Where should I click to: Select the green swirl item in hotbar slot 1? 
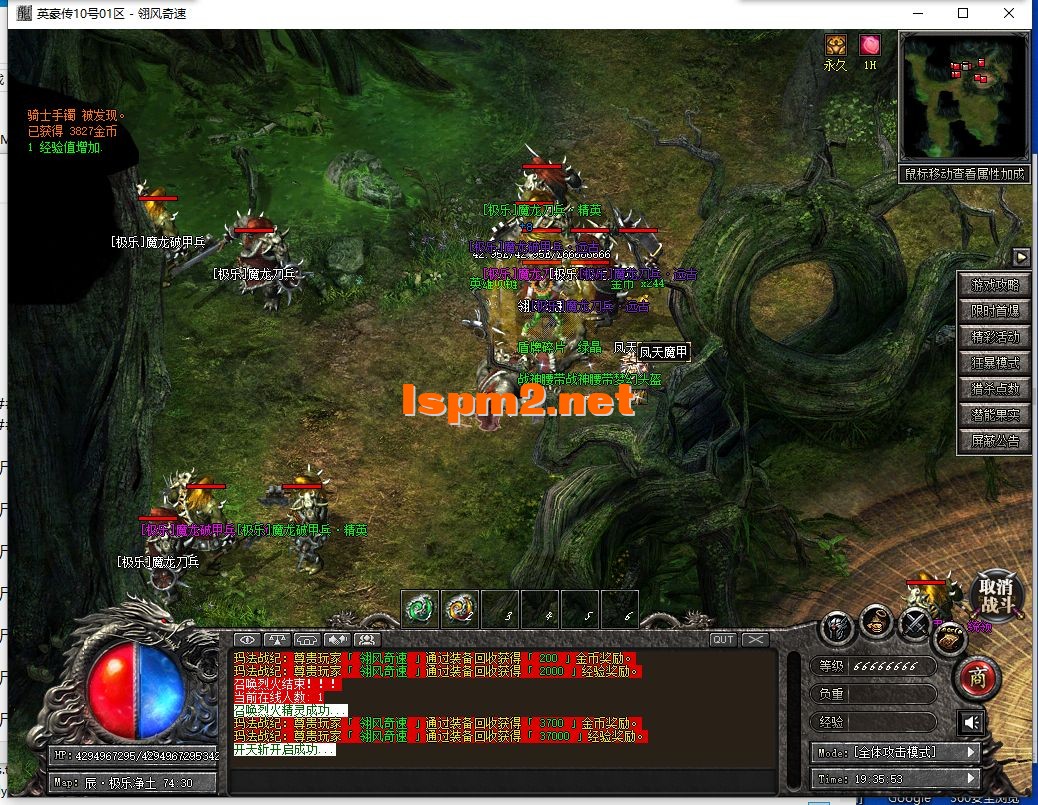pos(420,608)
